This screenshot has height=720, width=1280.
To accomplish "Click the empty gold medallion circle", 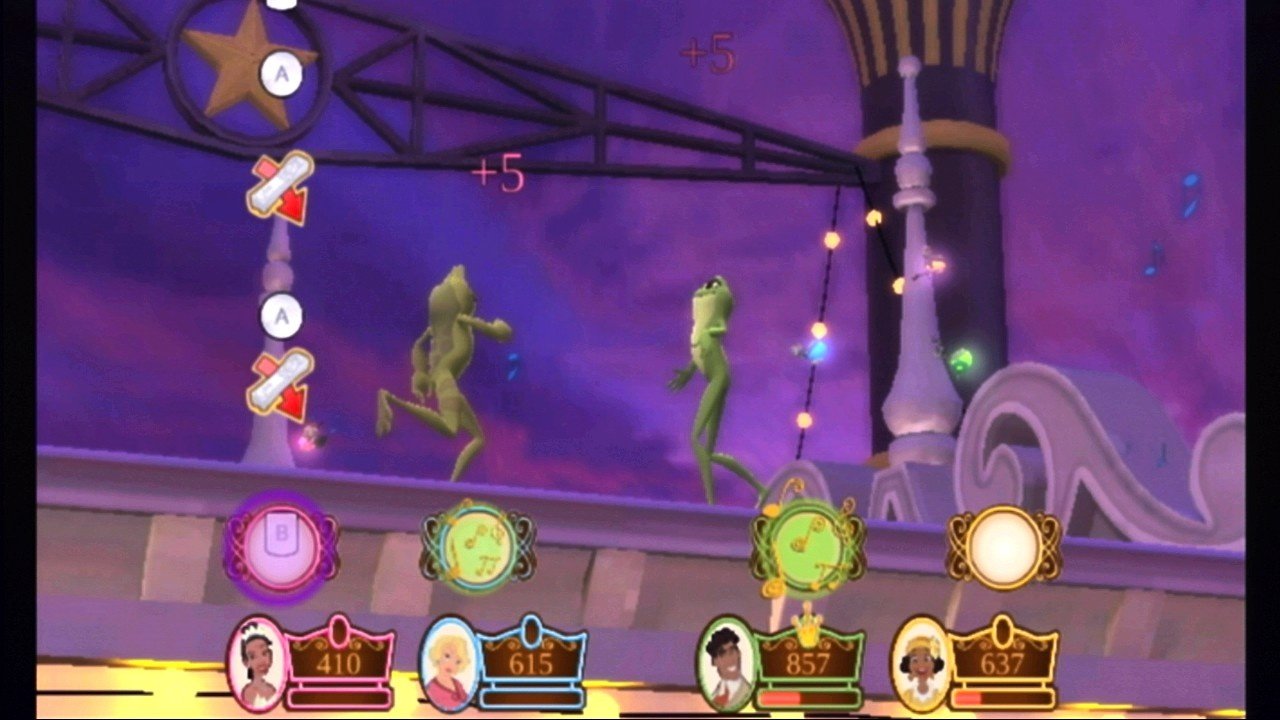I will tap(1003, 545).
